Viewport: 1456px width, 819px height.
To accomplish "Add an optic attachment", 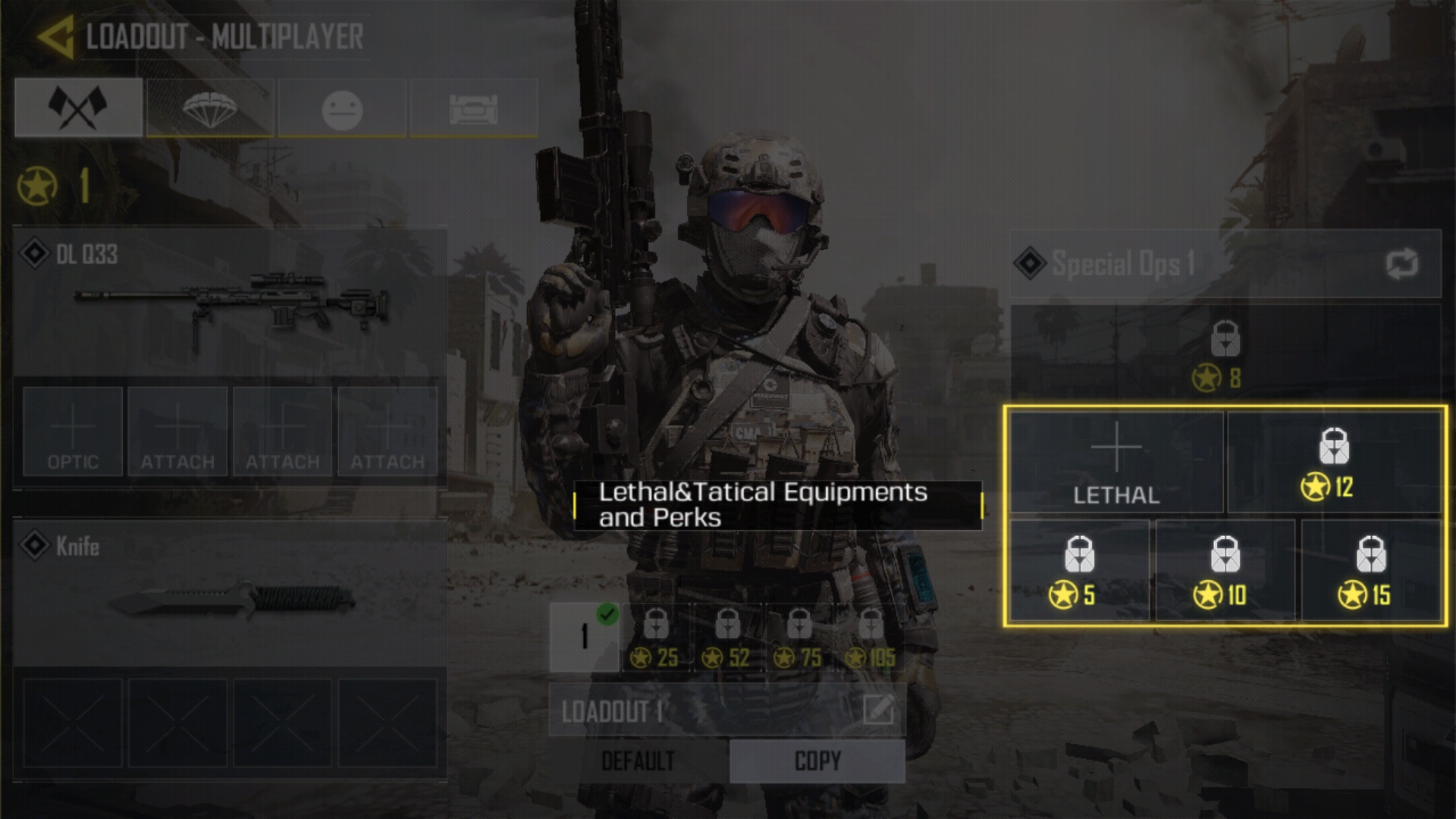I will 73,431.
